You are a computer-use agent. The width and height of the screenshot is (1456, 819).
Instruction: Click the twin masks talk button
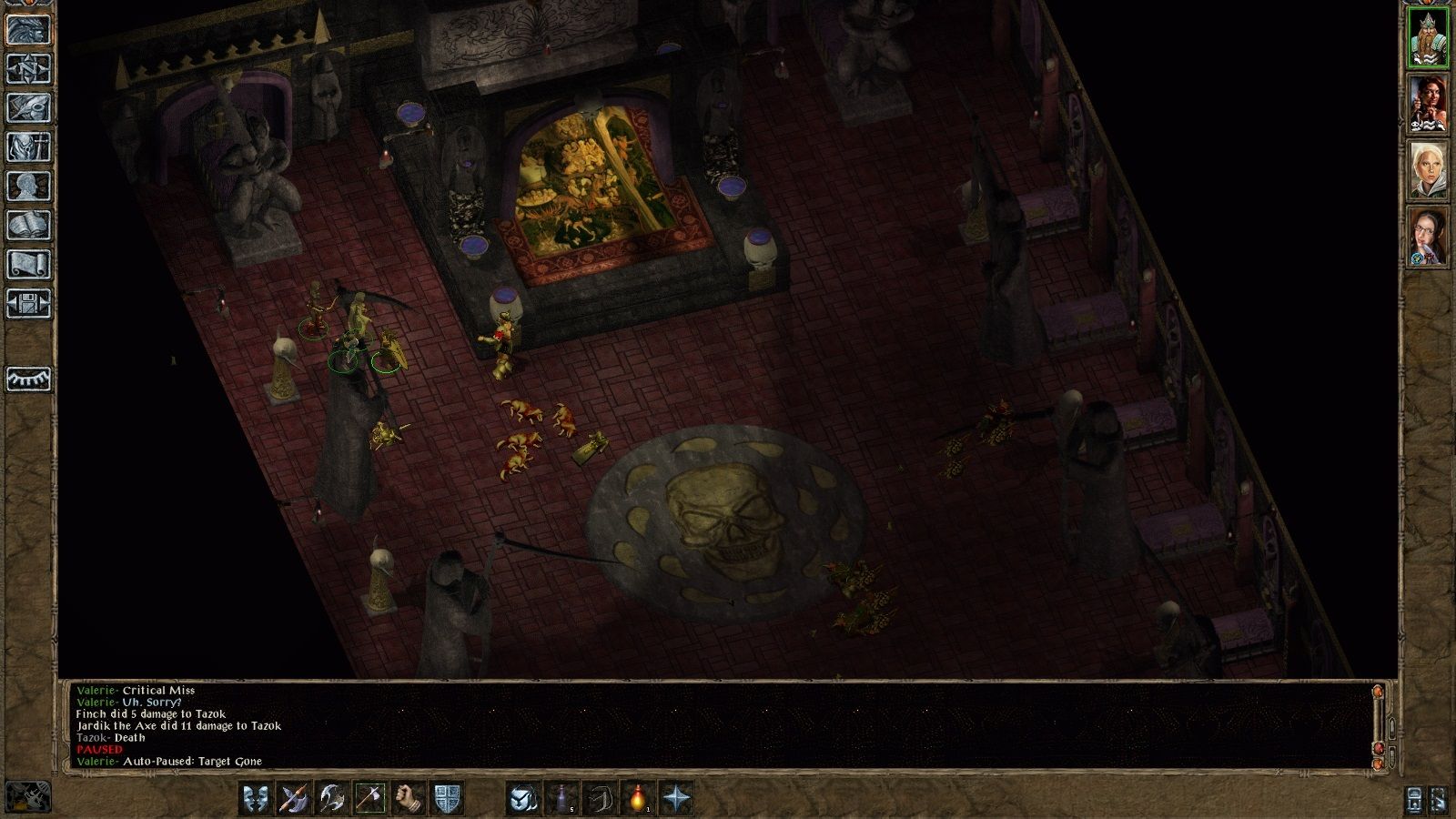coord(255,798)
